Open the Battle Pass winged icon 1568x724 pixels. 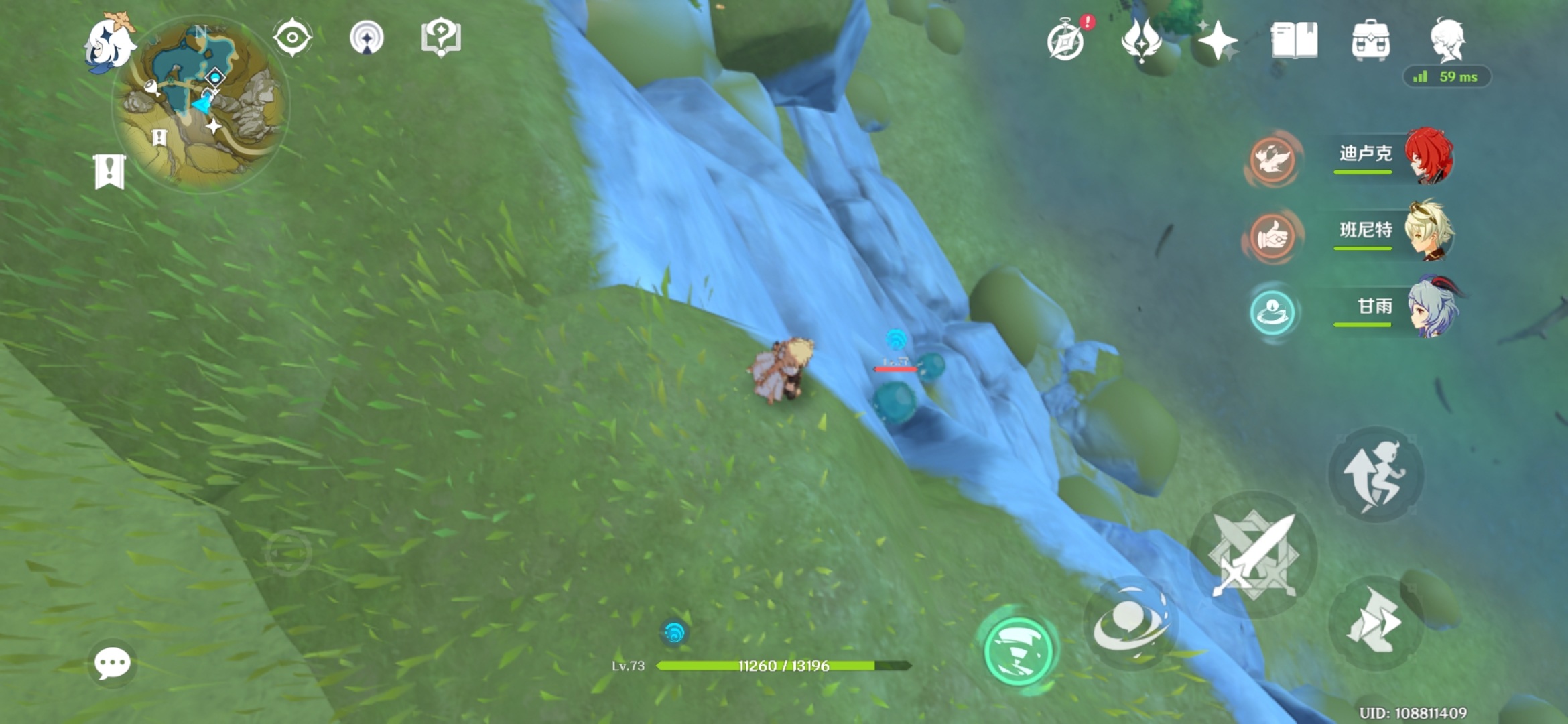pyautogui.click(x=1141, y=40)
